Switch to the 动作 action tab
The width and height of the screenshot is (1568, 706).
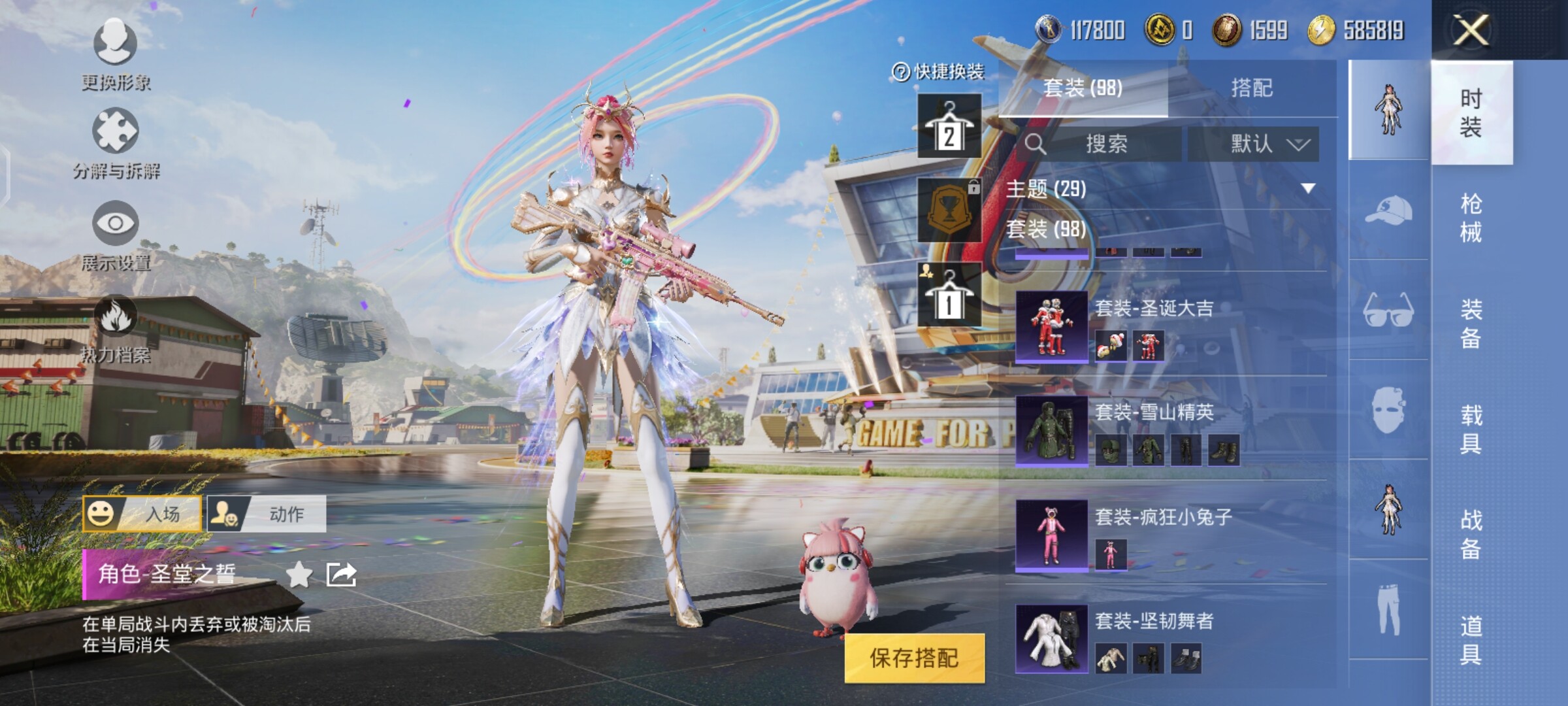pos(267,514)
